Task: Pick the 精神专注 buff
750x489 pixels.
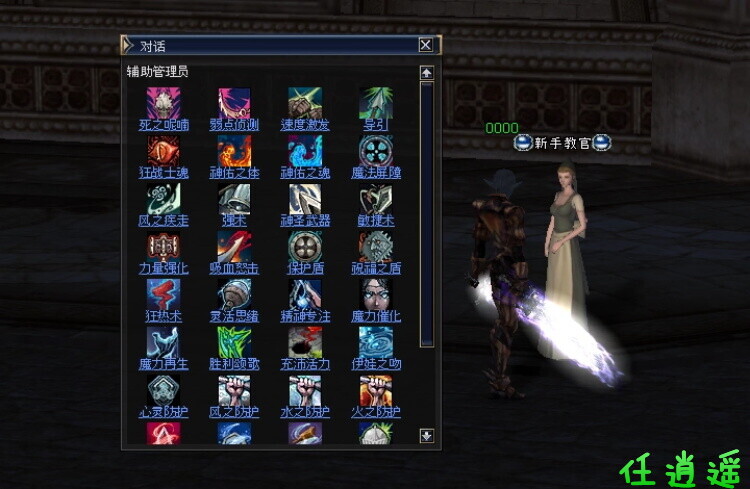Action: click(x=305, y=294)
